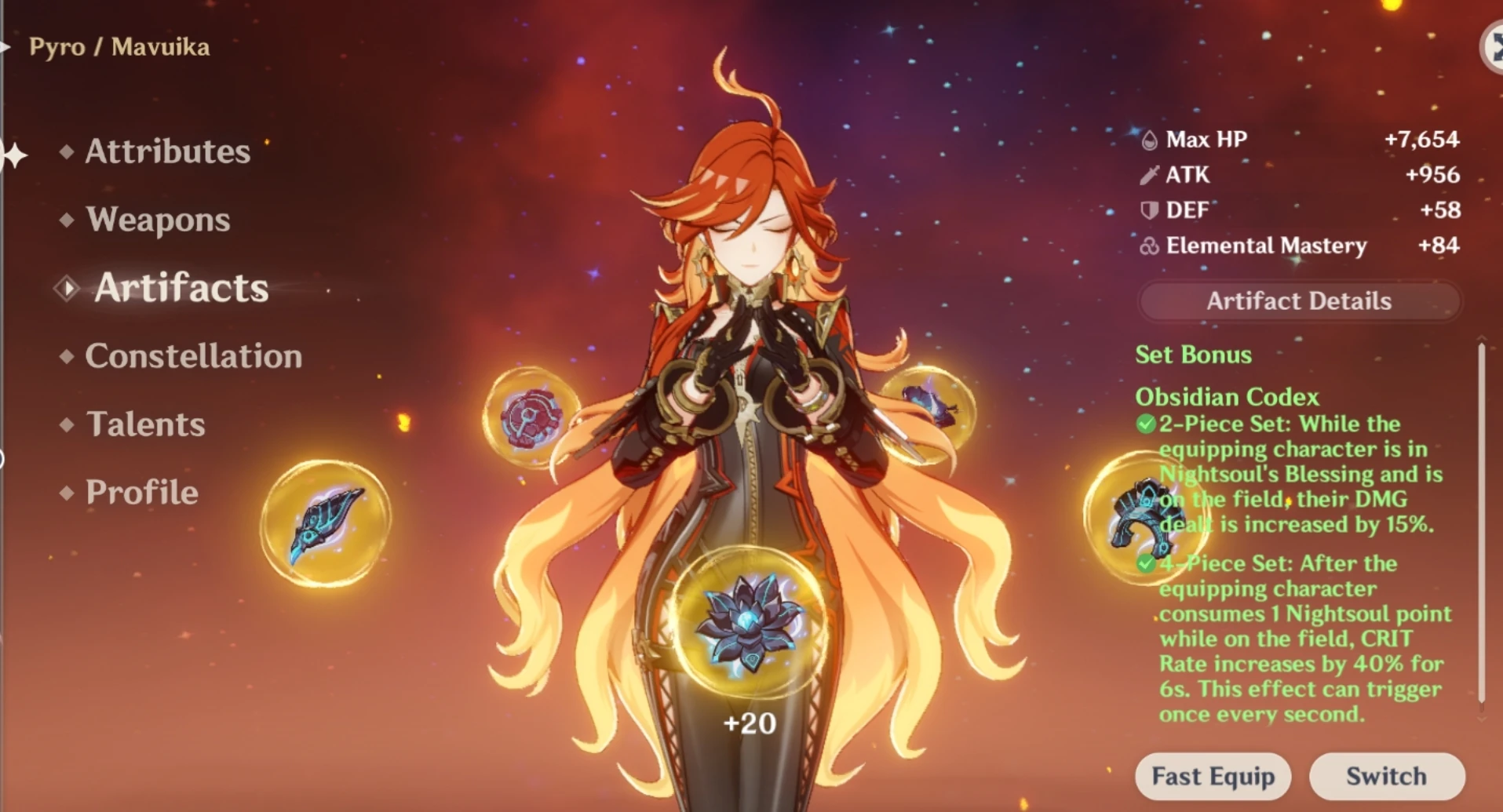Click the ATK sword icon

(x=1148, y=174)
